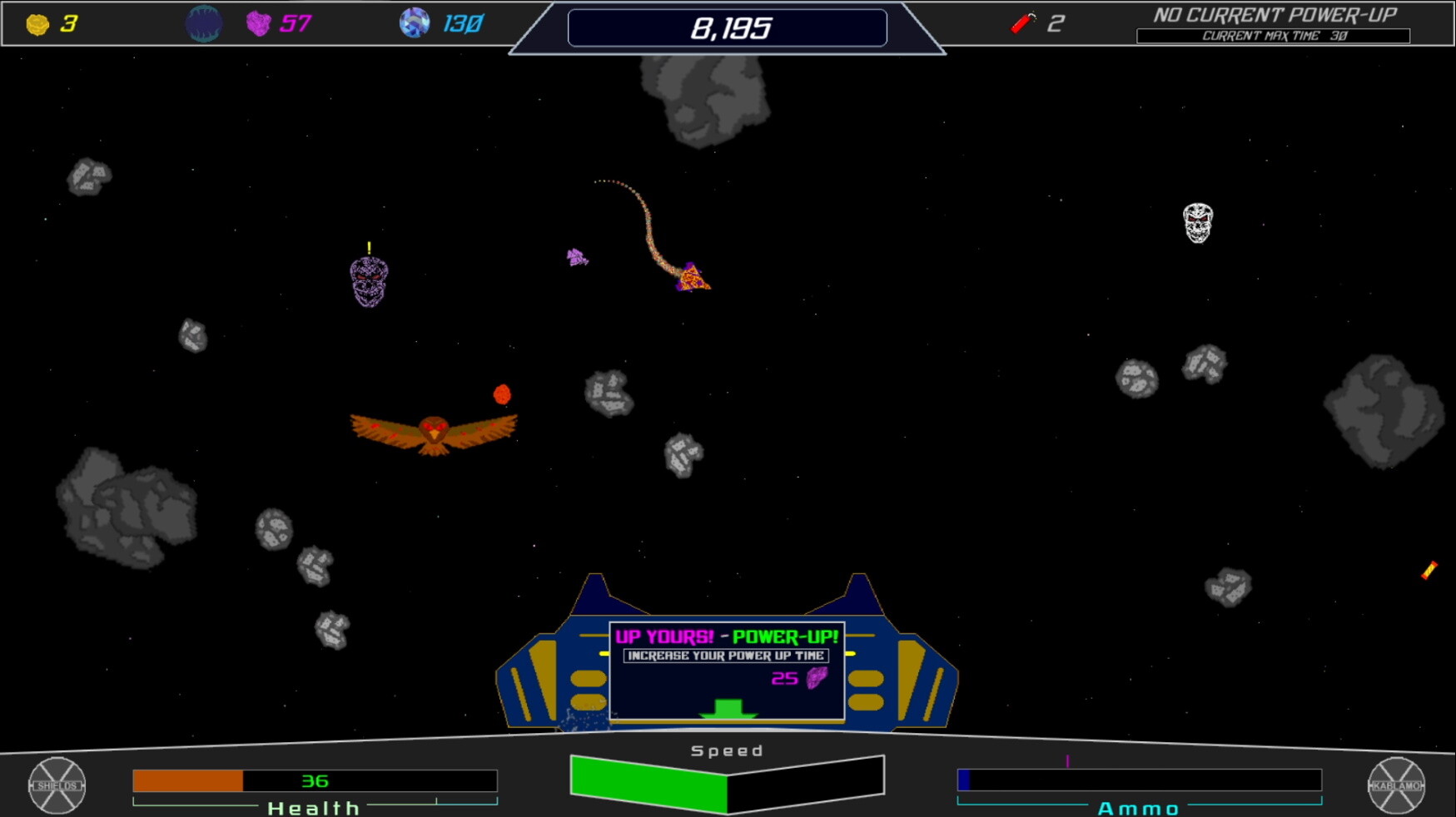Viewport: 1456px width, 817px height.
Task: Click the blue gem currency icon
Action: click(x=415, y=22)
